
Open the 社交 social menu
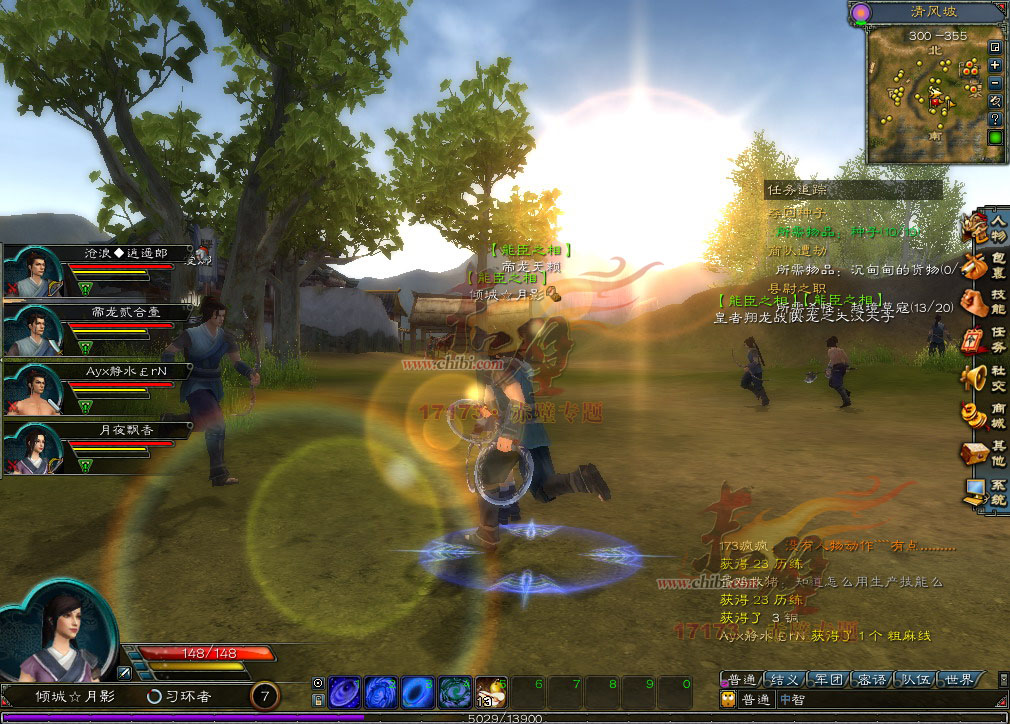click(x=986, y=378)
